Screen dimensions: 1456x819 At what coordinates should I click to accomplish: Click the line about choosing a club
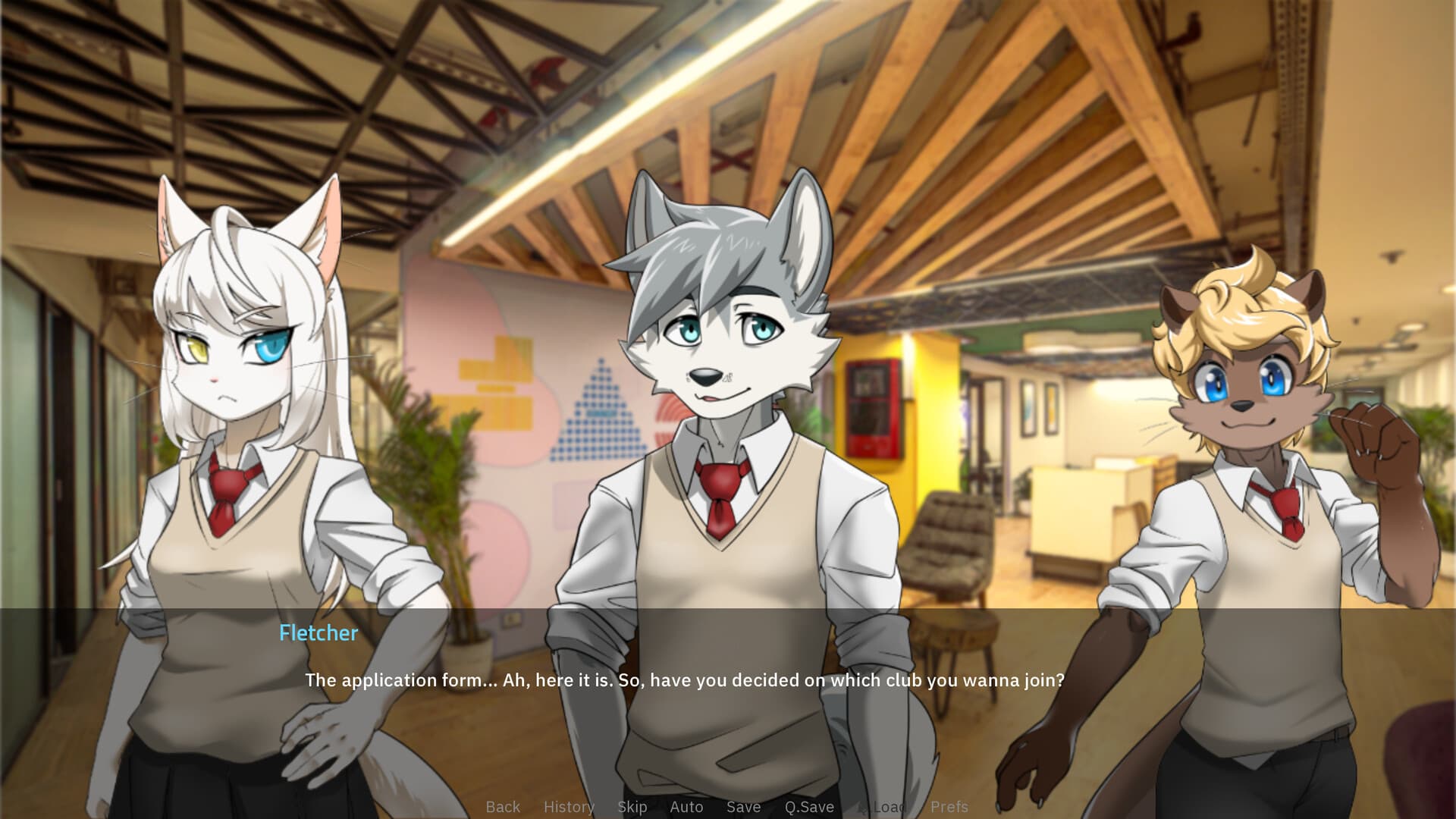coord(684,680)
